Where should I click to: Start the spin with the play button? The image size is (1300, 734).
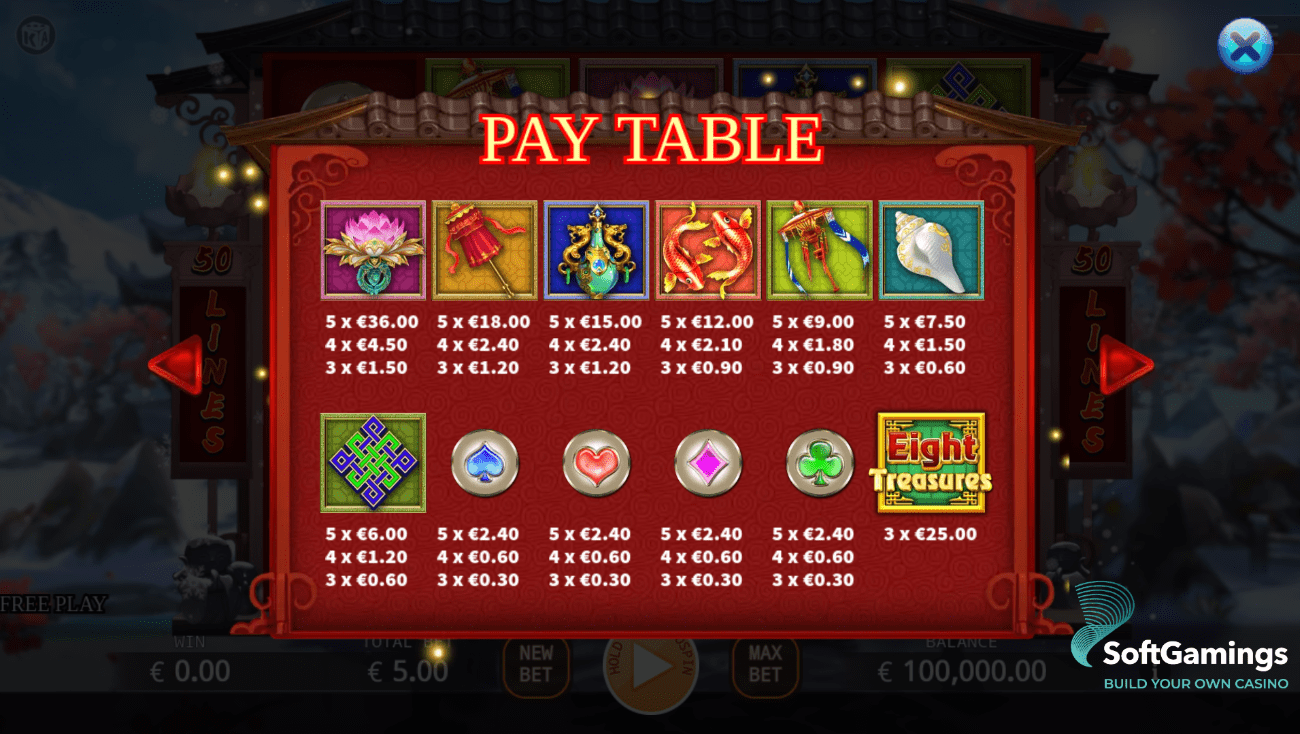650,665
